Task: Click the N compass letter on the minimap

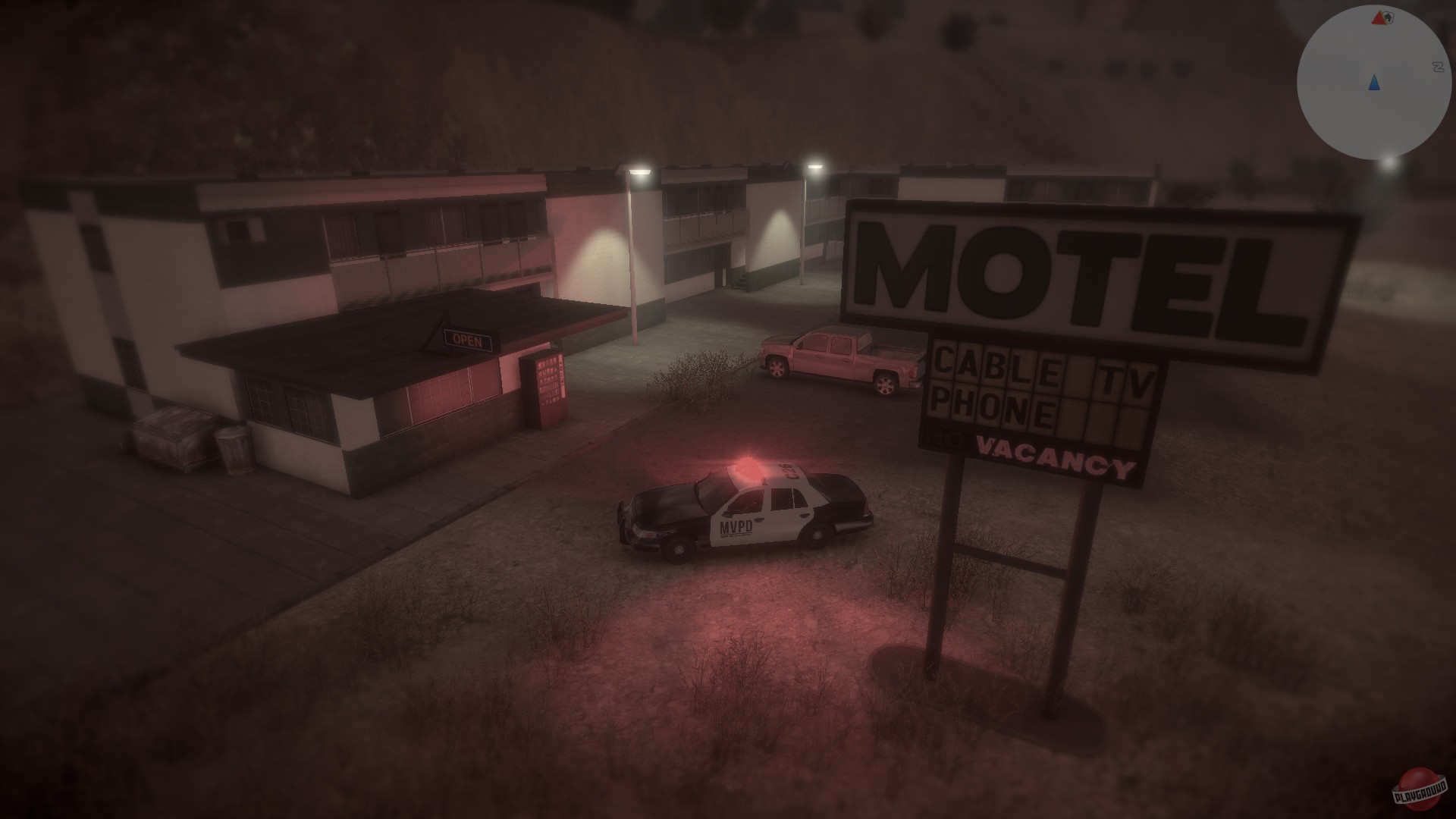Action: tap(1439, 66)
